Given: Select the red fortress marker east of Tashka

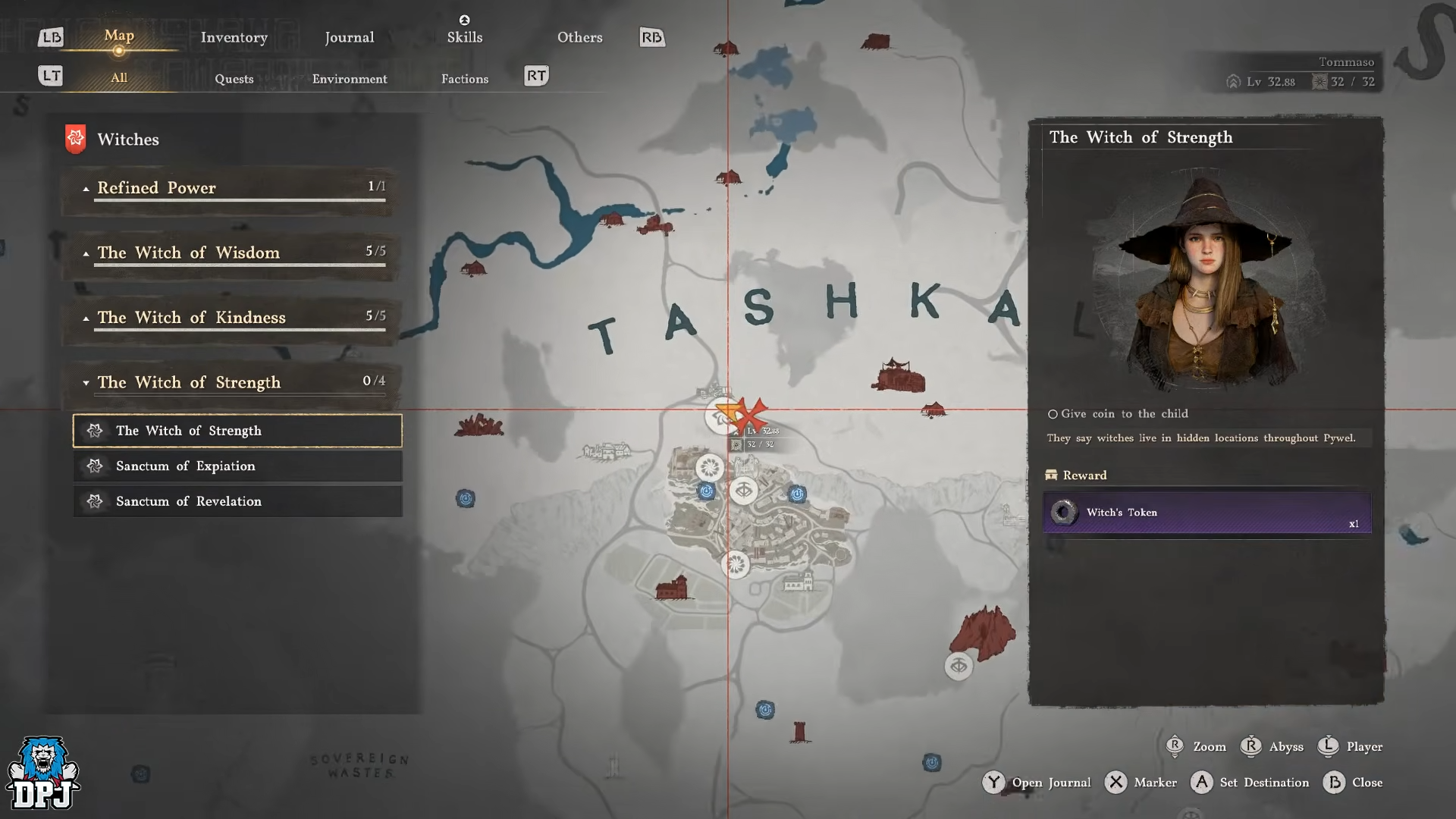Looking at the screenshot, I should point(899,375).
